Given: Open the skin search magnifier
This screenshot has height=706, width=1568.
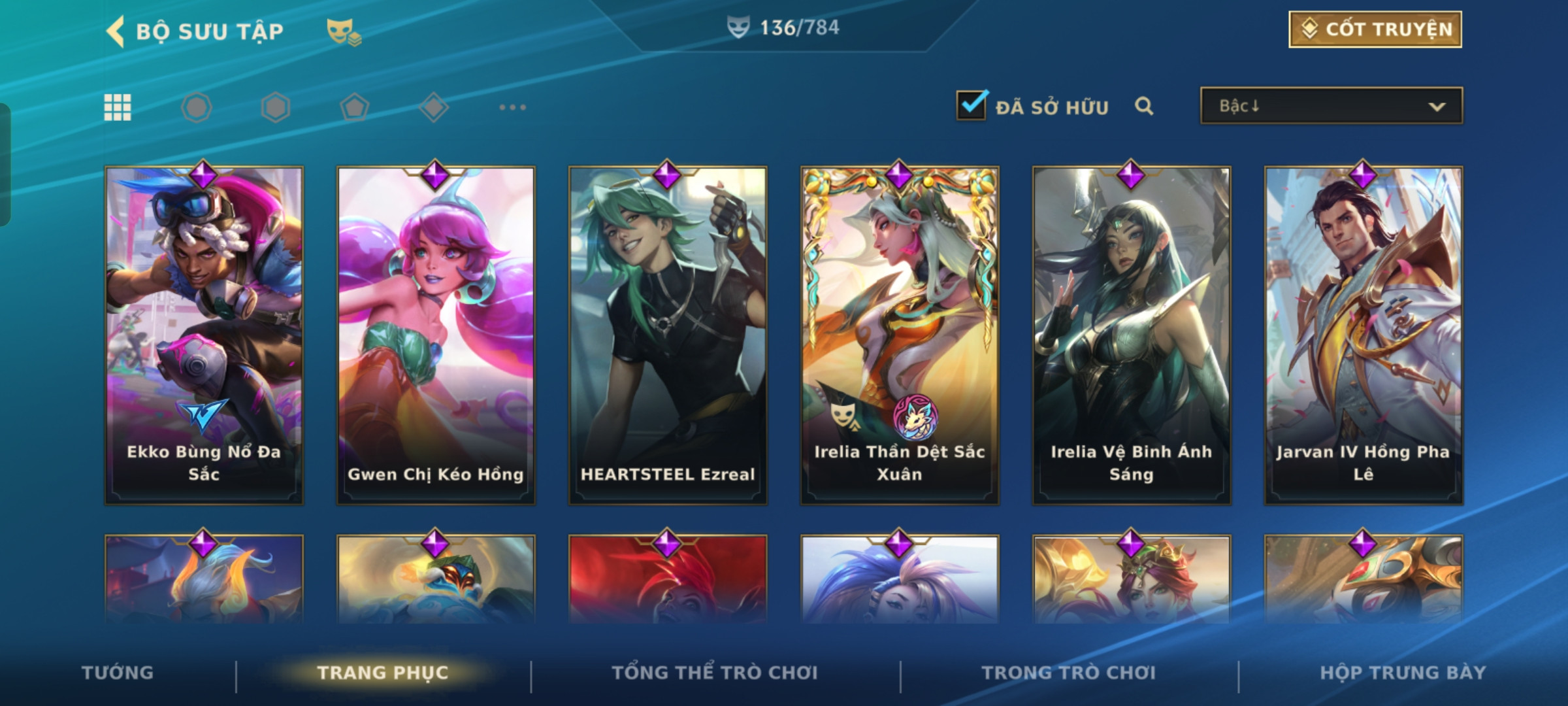Looking at the screenshot, I should click(x=1144, y=106).
